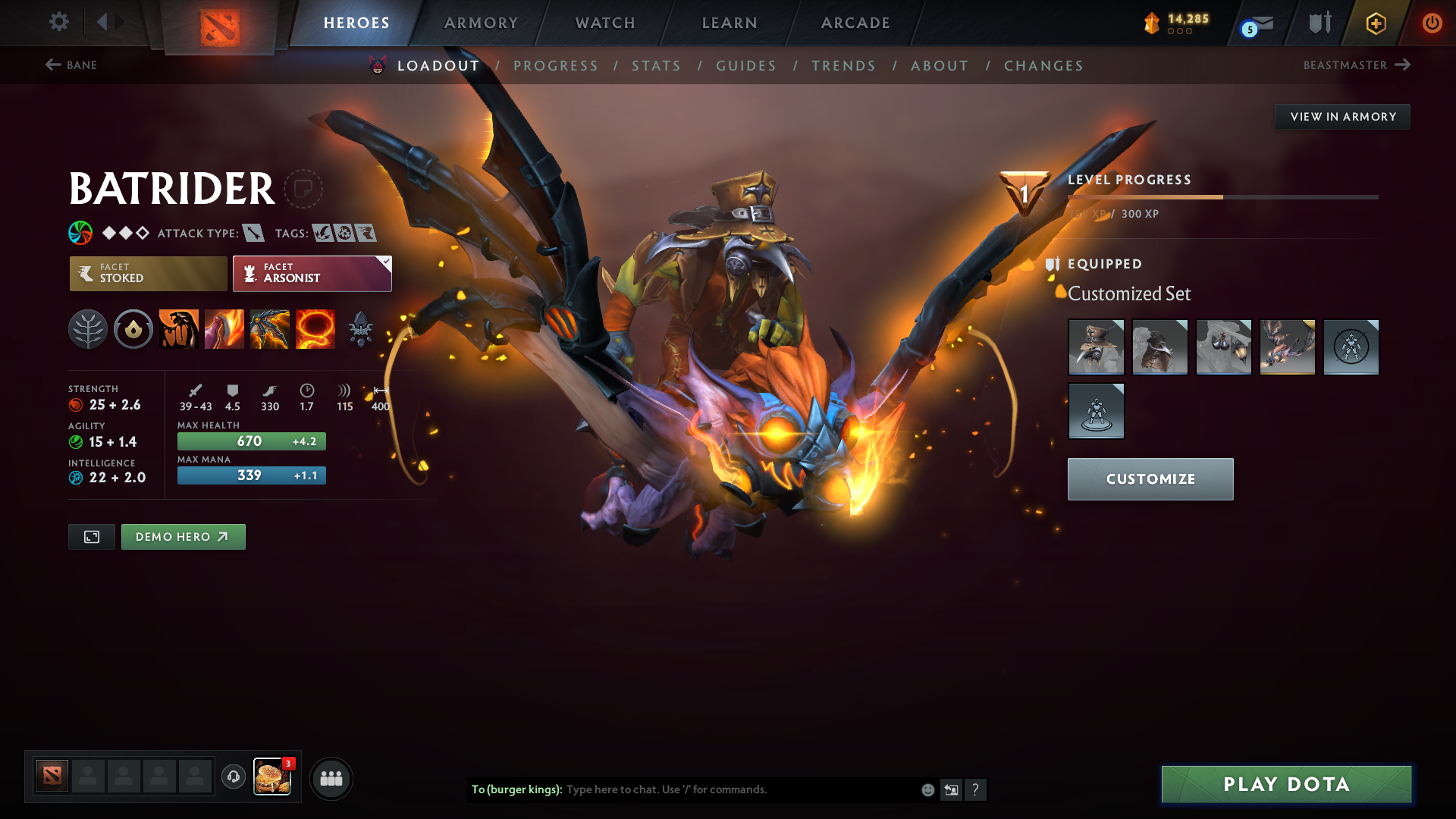Open the settings gear icon
Image resolution: width=1456 pixels, height=819 pixels.
(x=59, y=22)
